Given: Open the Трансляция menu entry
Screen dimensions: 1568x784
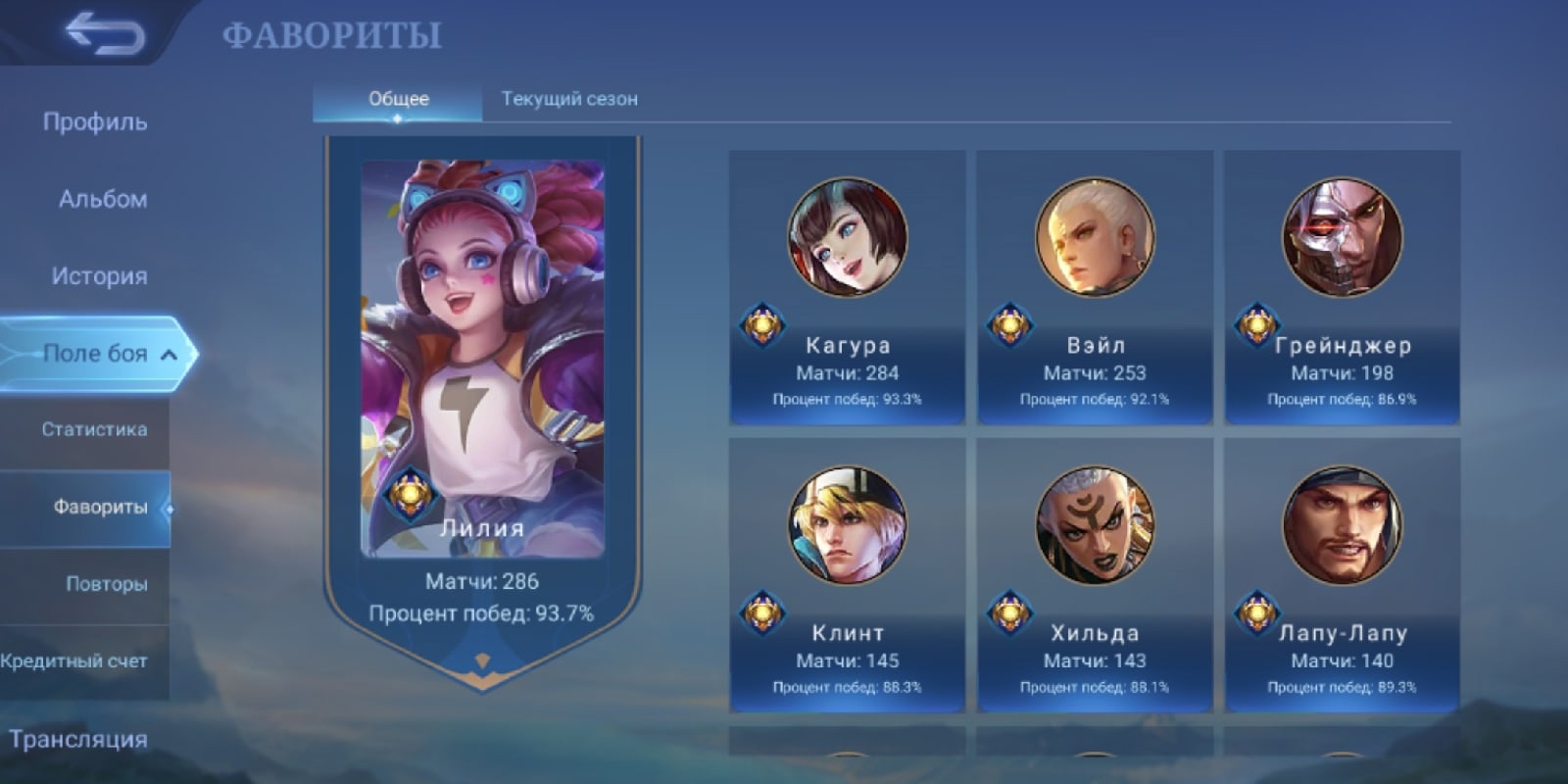Looking at the screenshot, I should 78,739.
